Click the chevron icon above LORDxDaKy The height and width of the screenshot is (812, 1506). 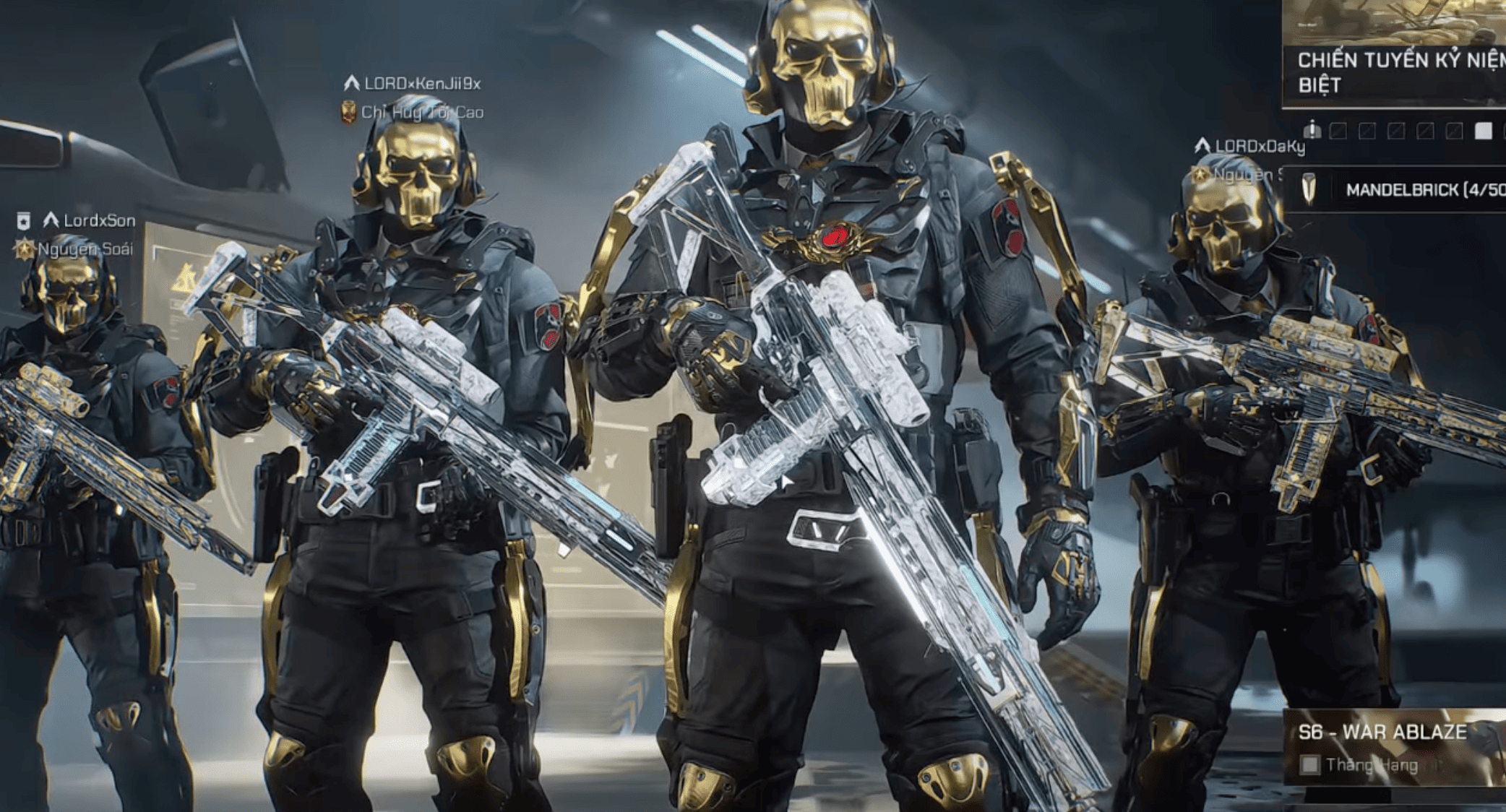(1200, 144)
